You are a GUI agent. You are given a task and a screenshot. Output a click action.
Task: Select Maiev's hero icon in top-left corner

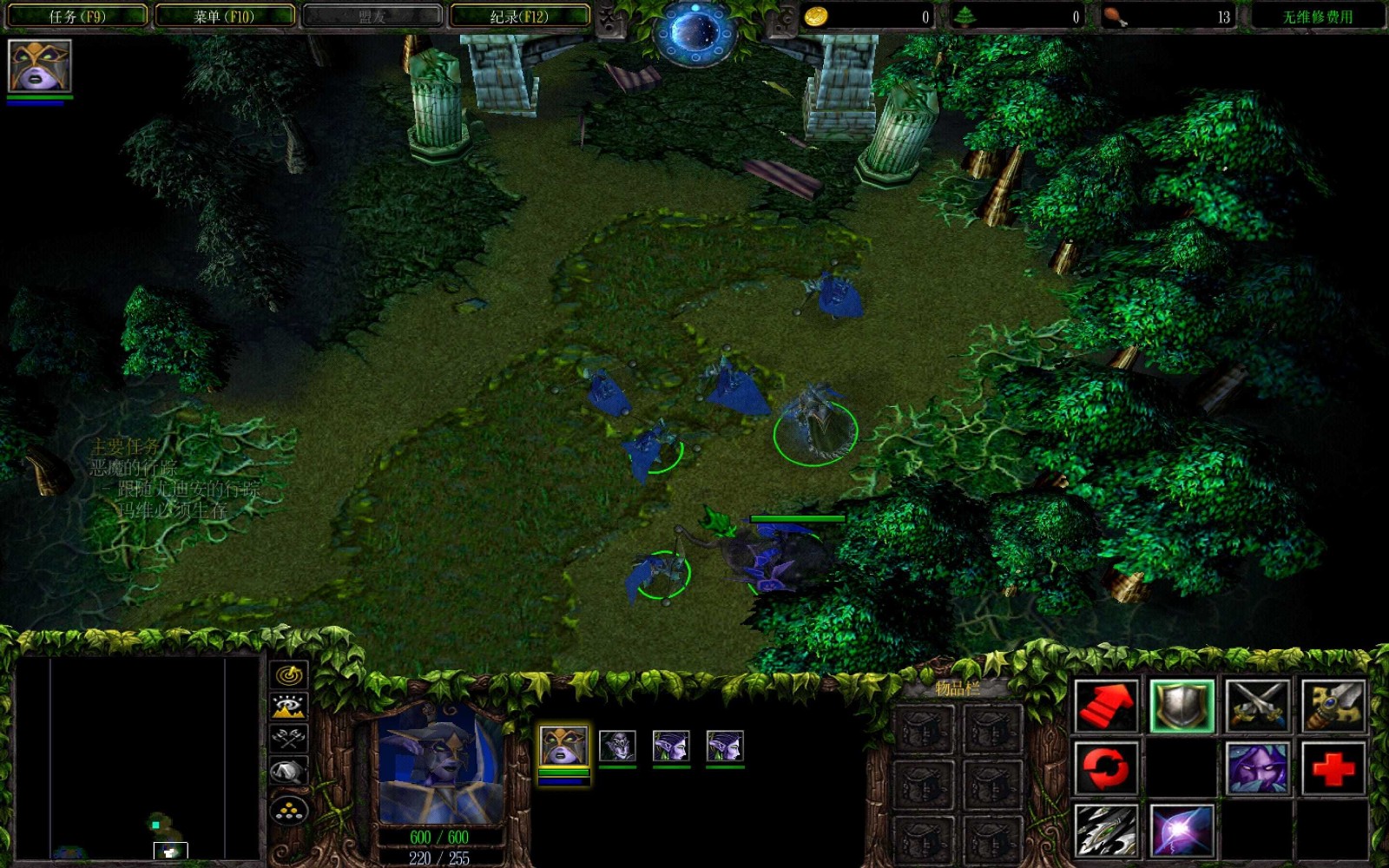point(39,66)
